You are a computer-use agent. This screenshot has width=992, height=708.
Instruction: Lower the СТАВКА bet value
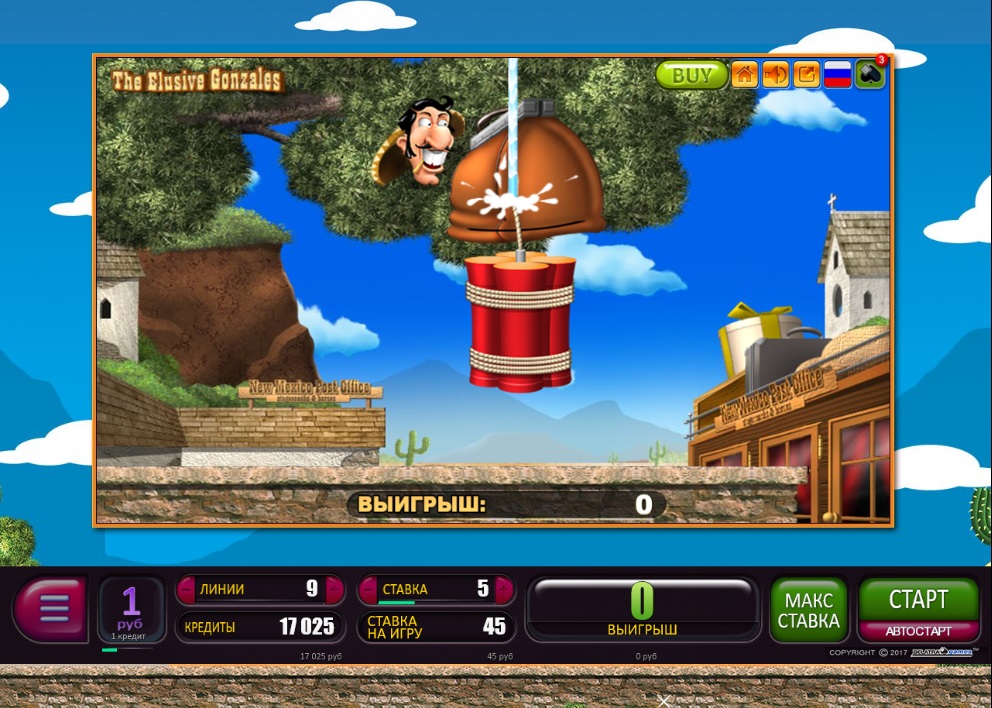tap(367, 590)
